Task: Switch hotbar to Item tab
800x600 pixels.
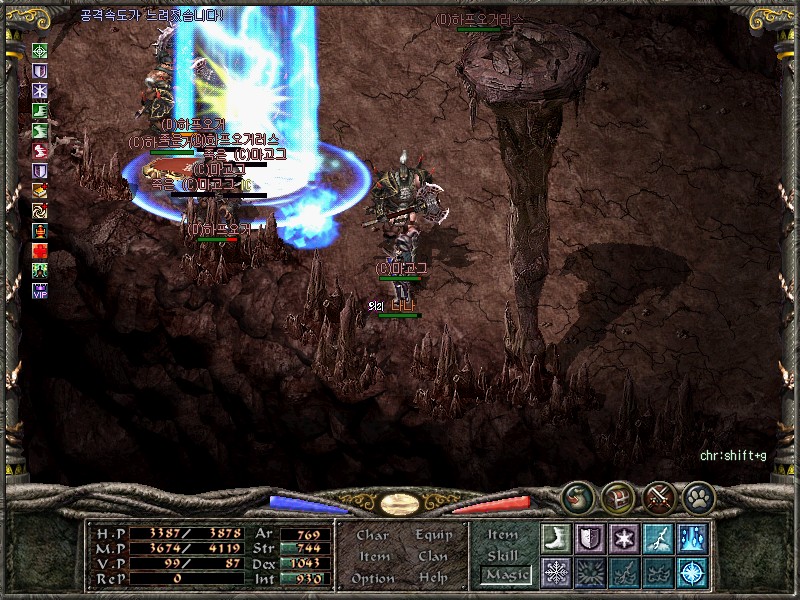Action: tap(503, 535)
